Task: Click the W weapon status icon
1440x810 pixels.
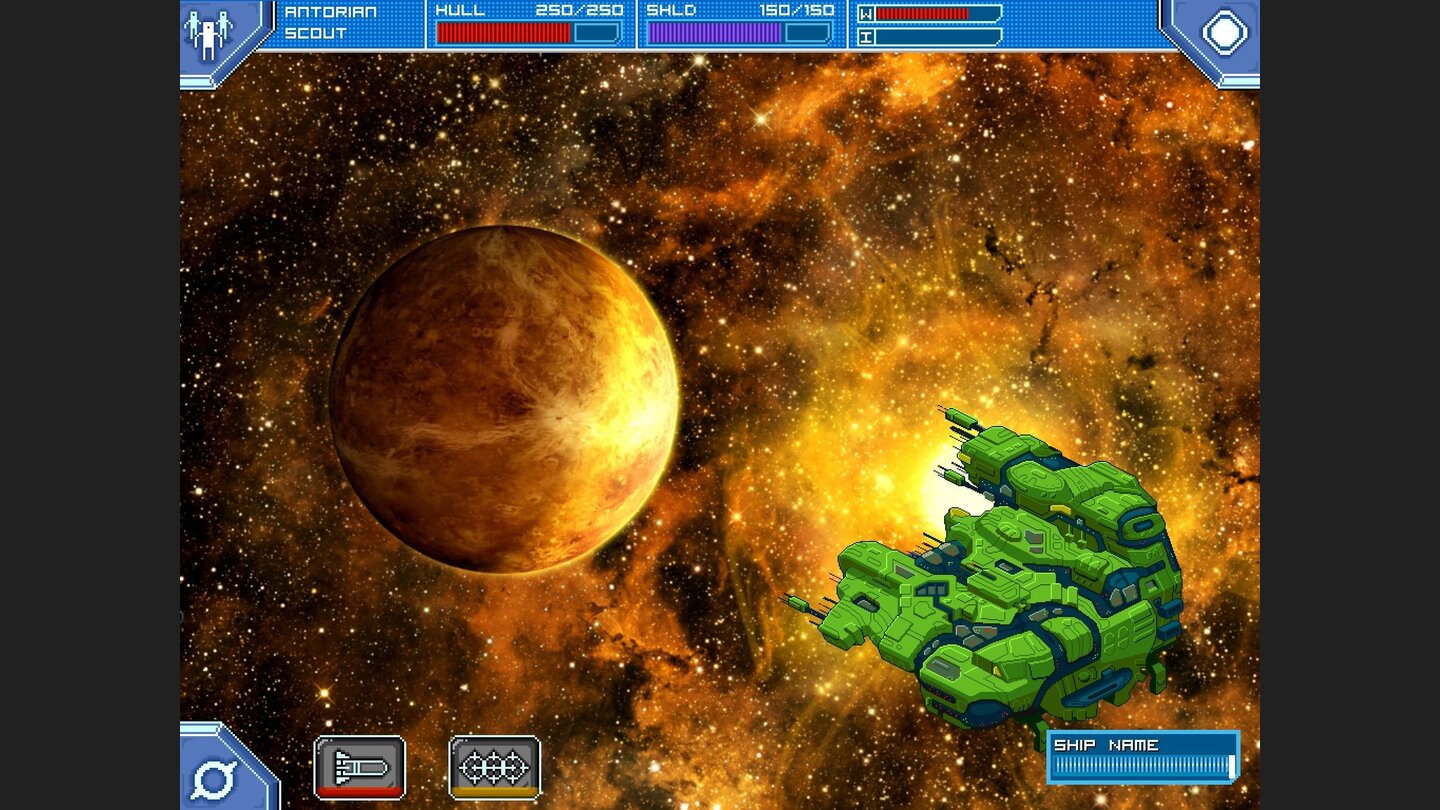Action: [866, 15]
